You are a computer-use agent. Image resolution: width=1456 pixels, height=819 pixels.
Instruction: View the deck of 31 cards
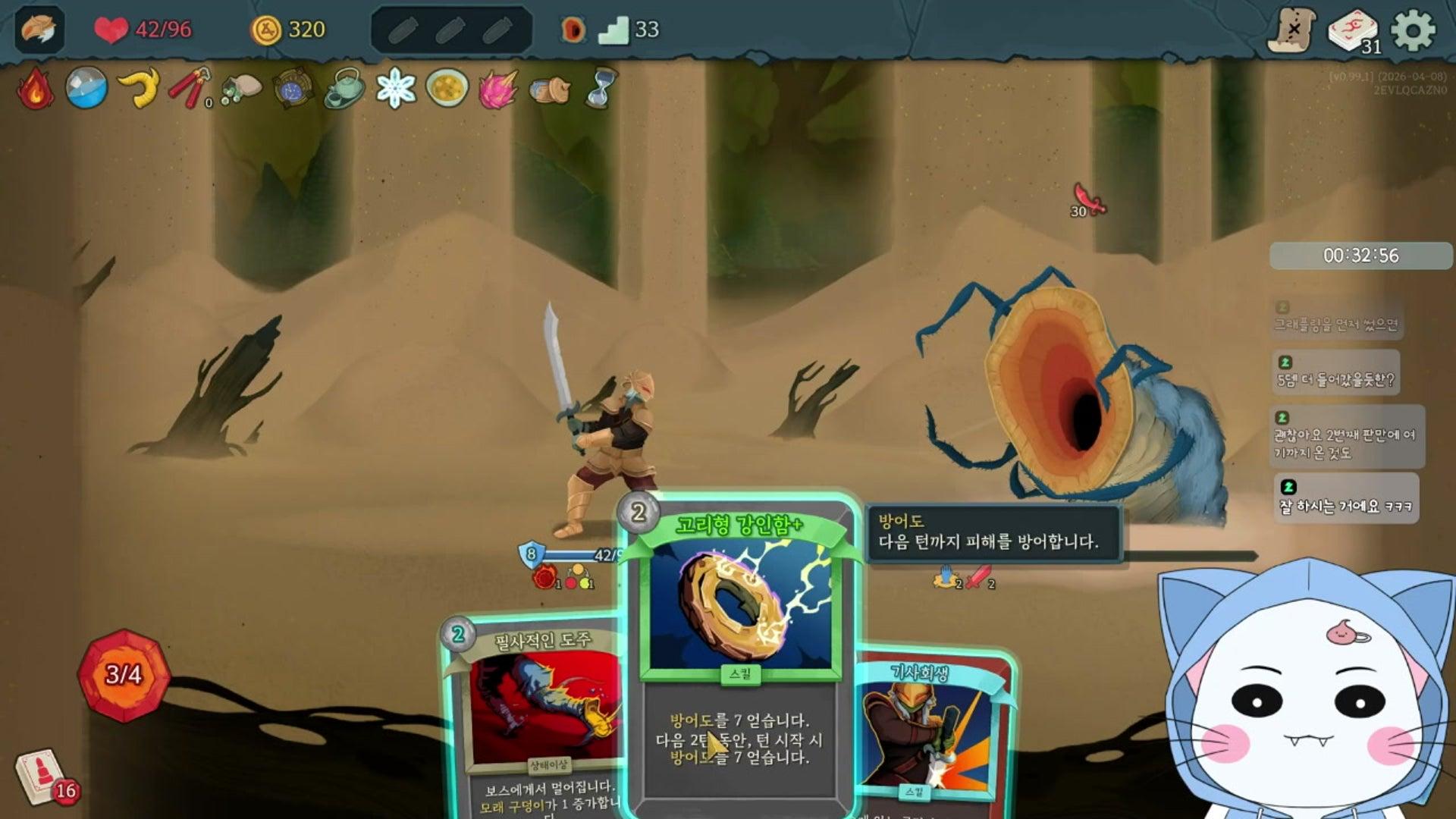[x=1354, y=32]
